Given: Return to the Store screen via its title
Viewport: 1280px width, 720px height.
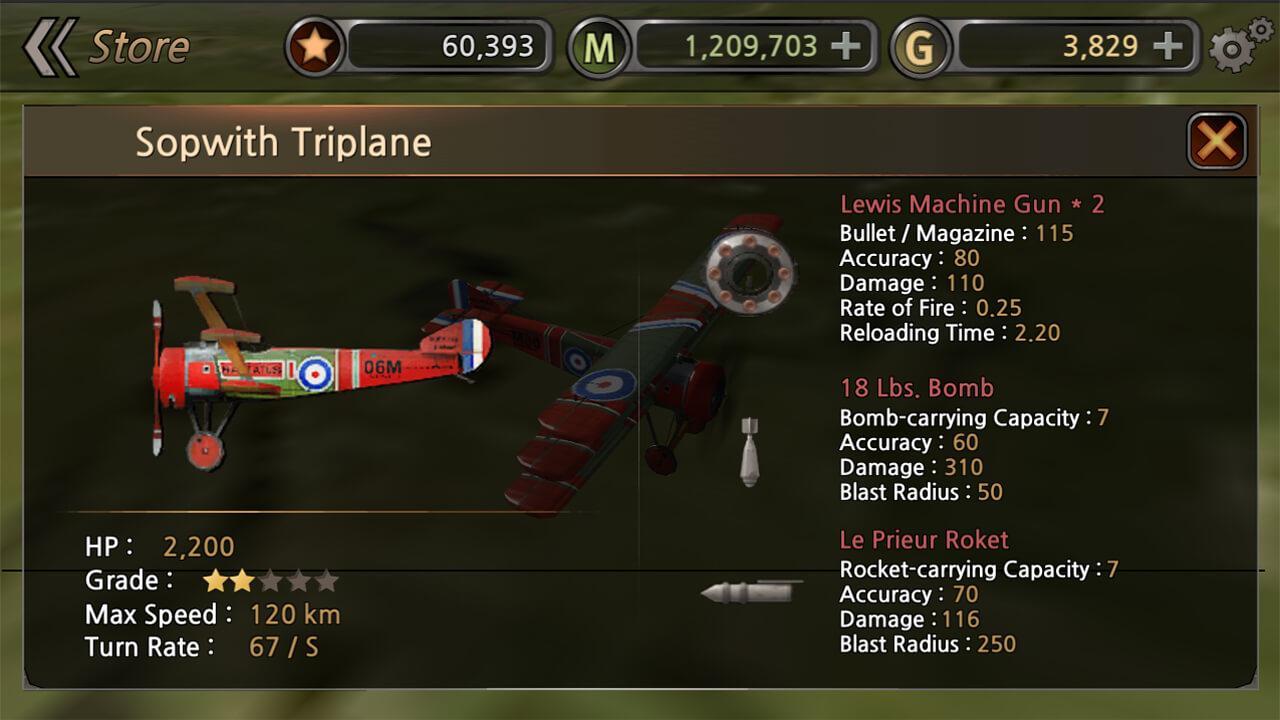Looking at the screenshot, I should point(140,44).
